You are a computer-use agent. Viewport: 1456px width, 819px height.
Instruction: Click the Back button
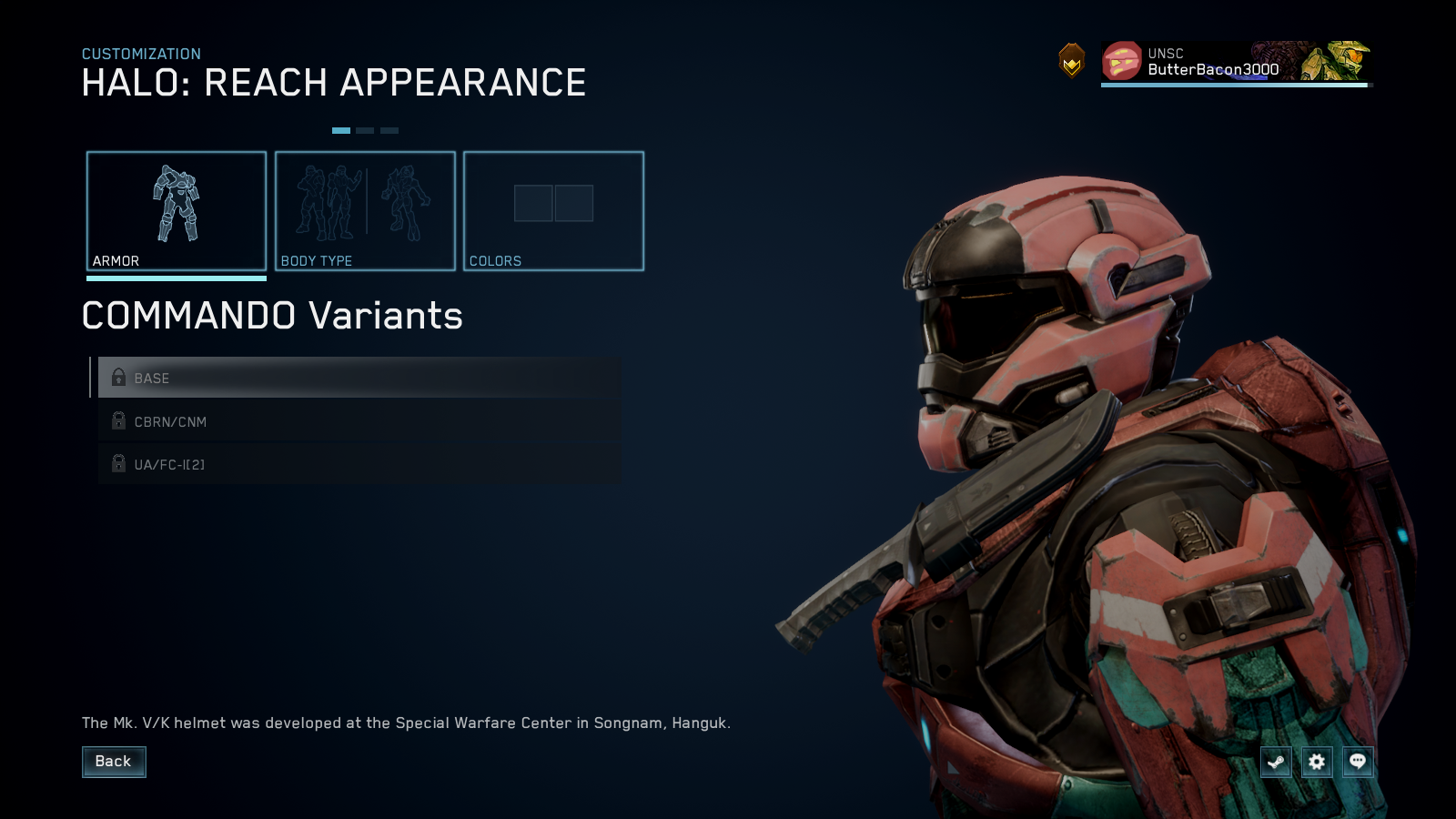point(114,761)
